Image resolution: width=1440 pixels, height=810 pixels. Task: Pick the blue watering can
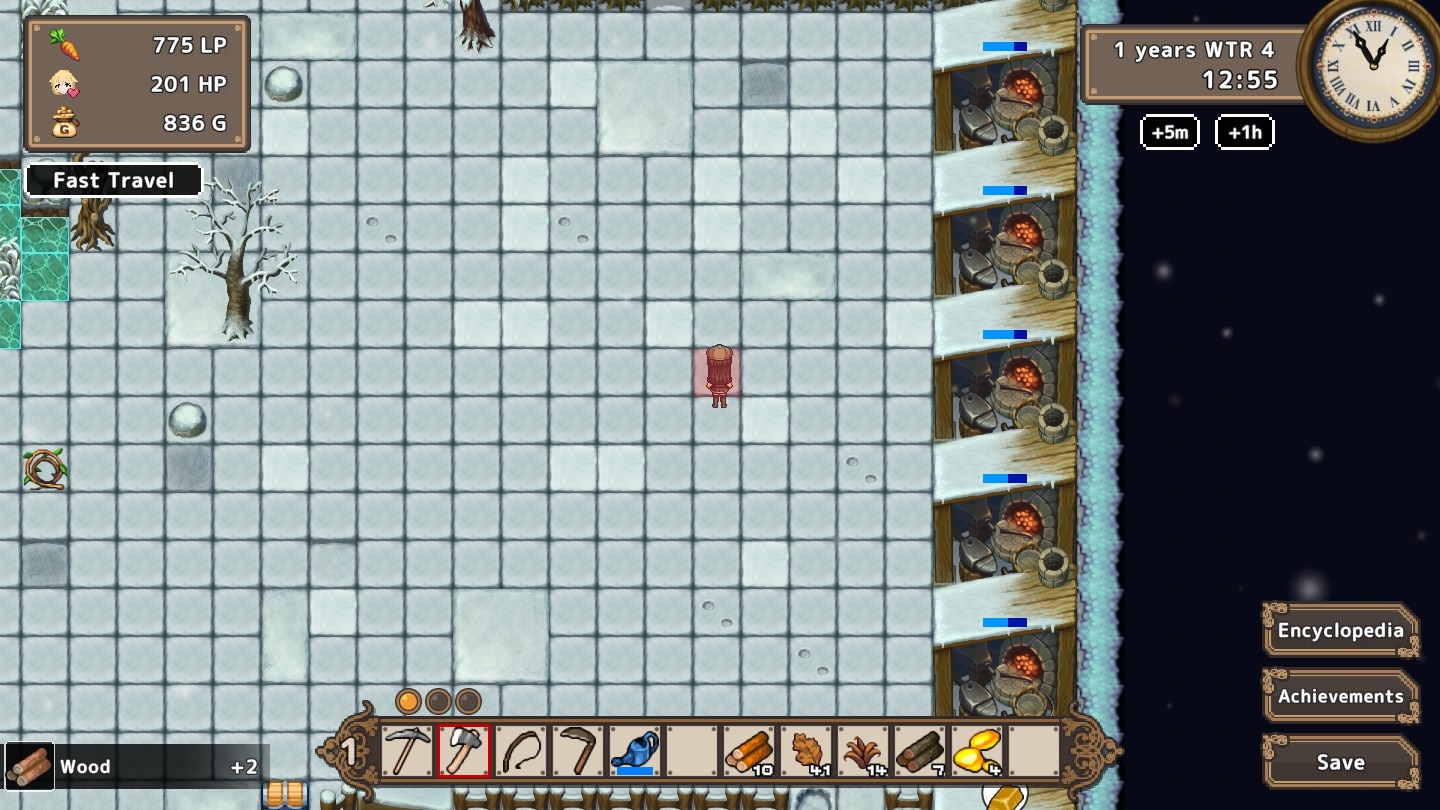pos(635,752)
